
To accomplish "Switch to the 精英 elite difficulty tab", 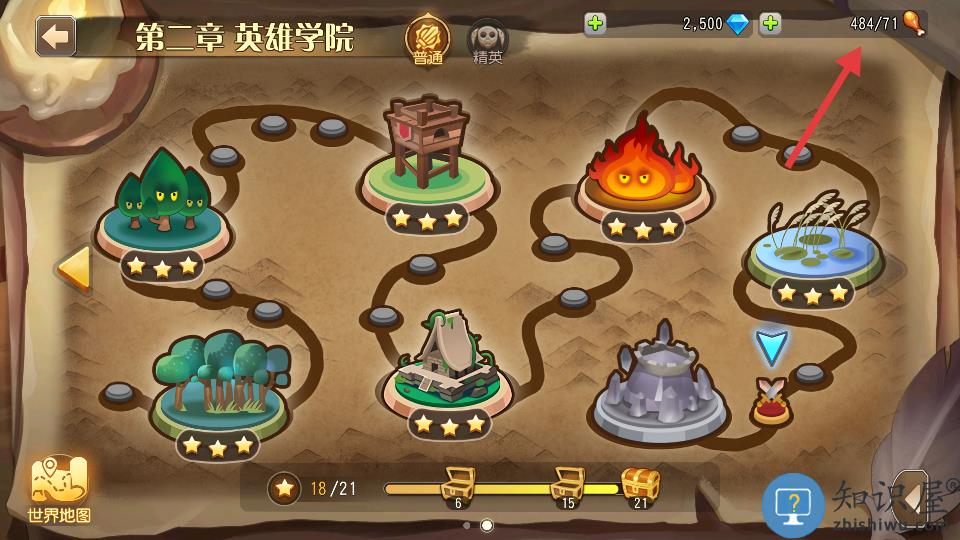I will tap(488, 41).
